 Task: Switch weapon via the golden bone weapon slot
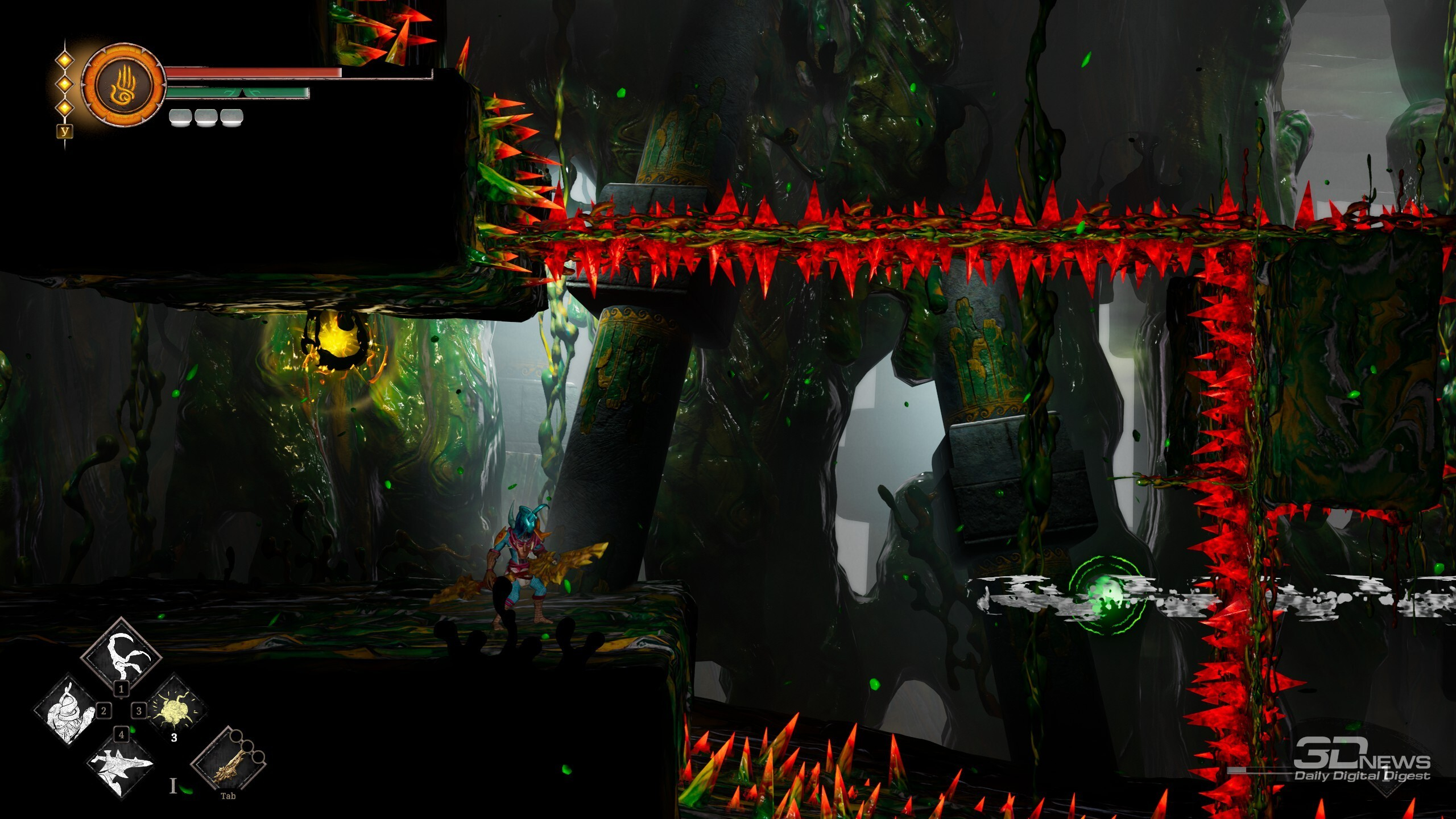(x=229, y=762)
